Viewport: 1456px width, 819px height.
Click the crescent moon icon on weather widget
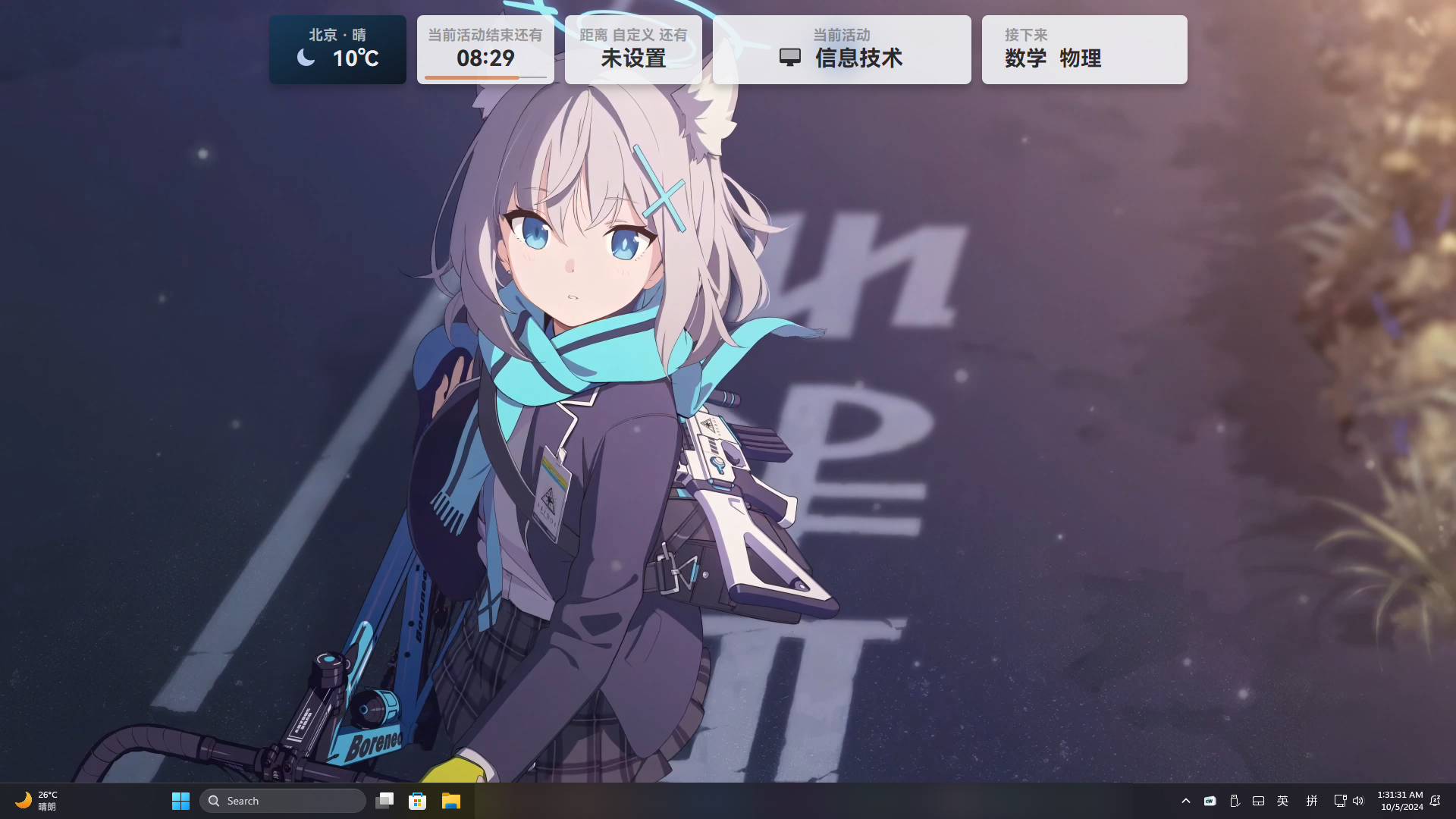point(306,57)
